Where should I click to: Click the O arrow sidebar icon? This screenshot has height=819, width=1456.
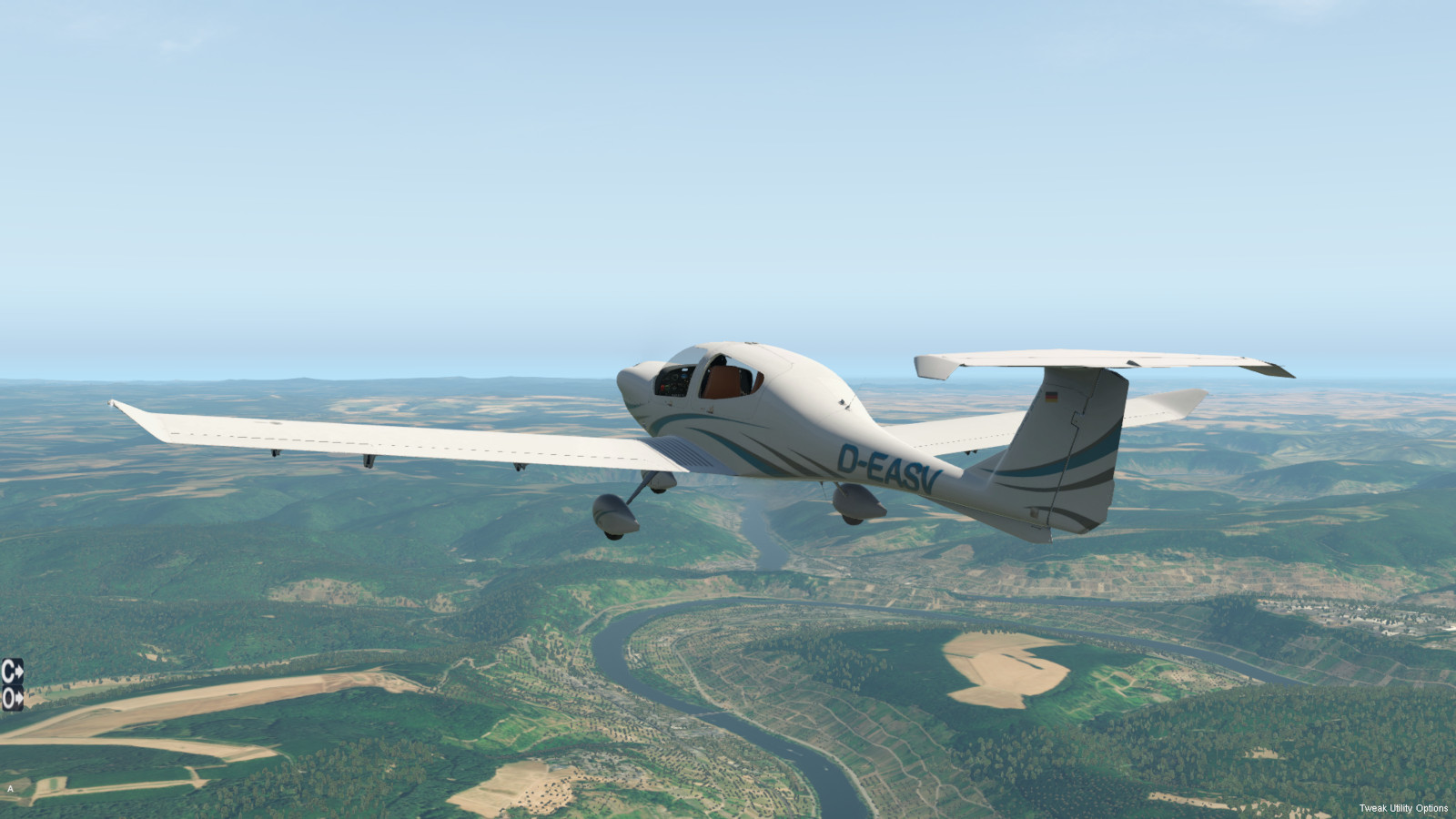[x=12, y=698]
